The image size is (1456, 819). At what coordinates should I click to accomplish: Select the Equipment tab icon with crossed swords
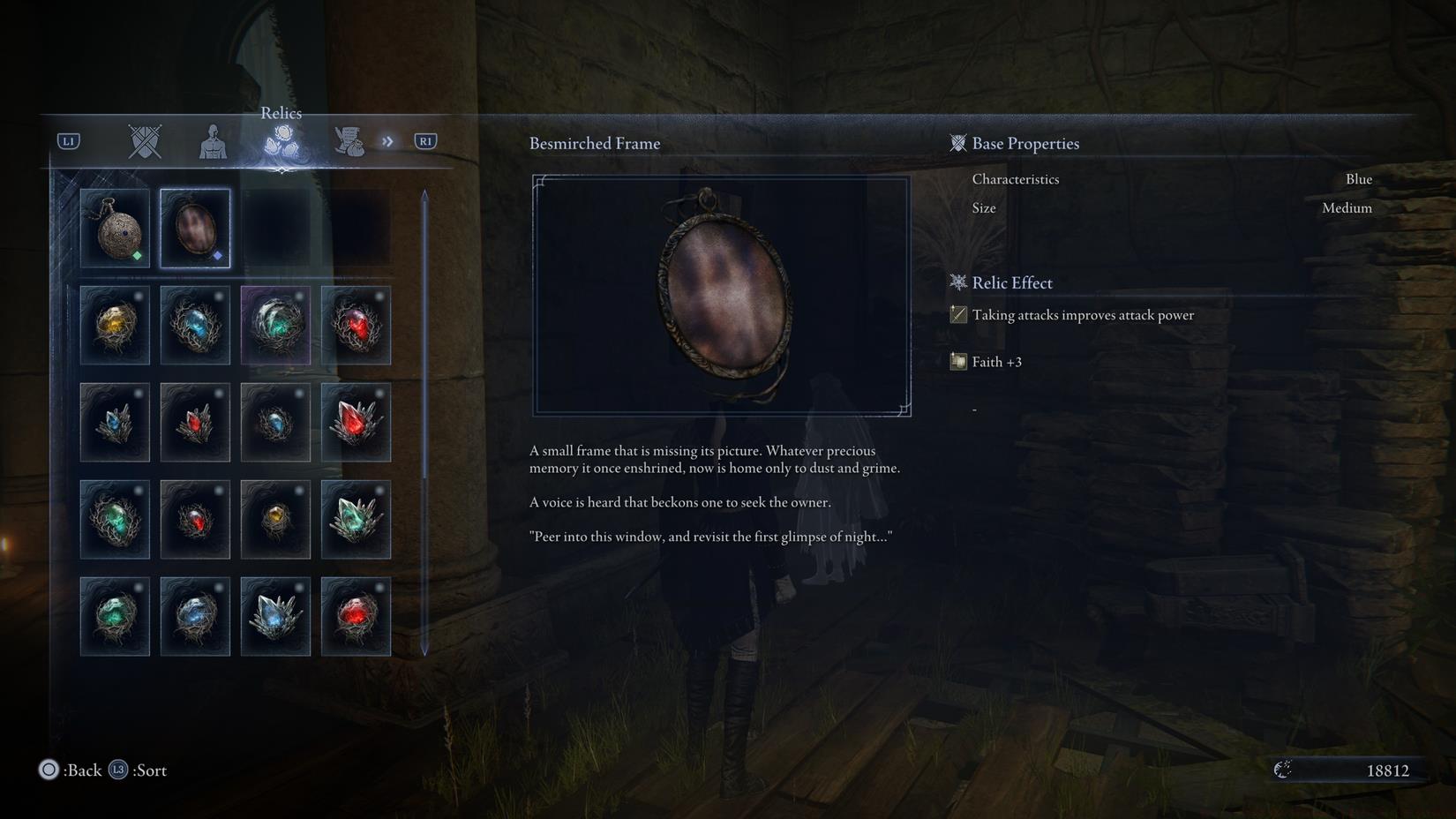click(x=143, y=139)
